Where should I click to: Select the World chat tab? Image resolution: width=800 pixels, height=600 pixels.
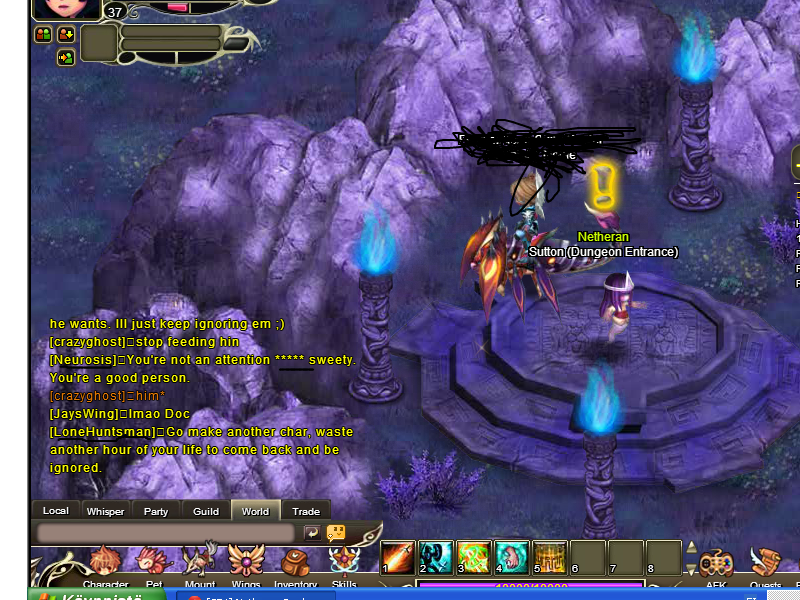pos(255,511)
